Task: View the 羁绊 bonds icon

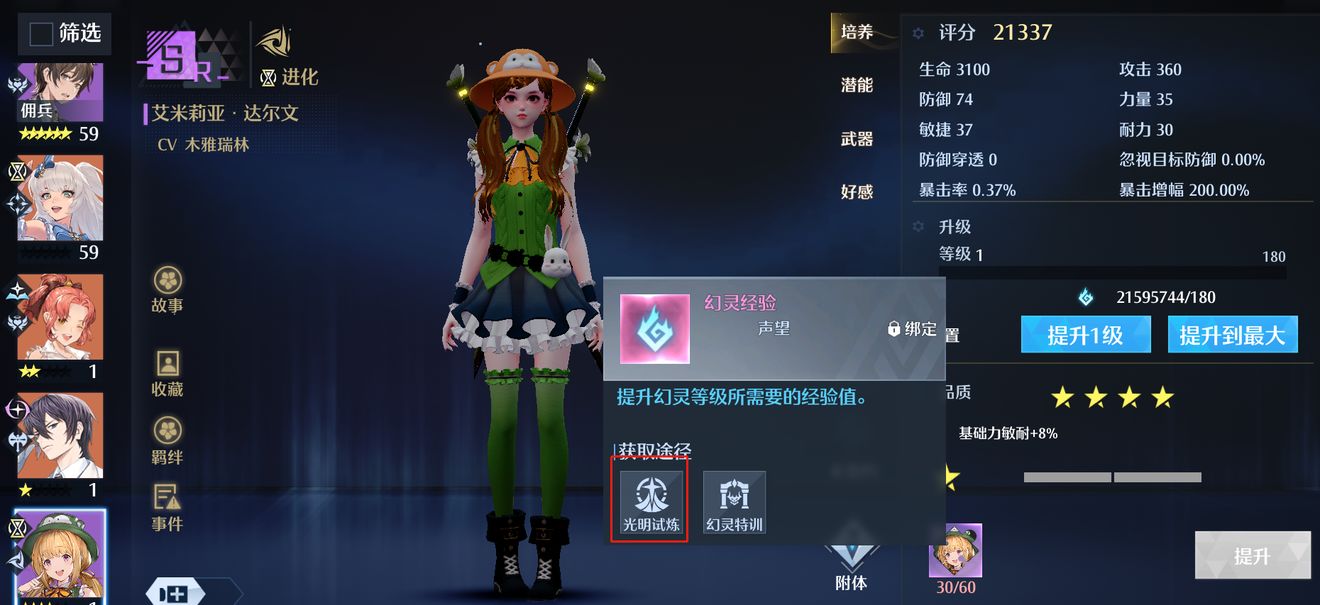Action: coord(167,442)
